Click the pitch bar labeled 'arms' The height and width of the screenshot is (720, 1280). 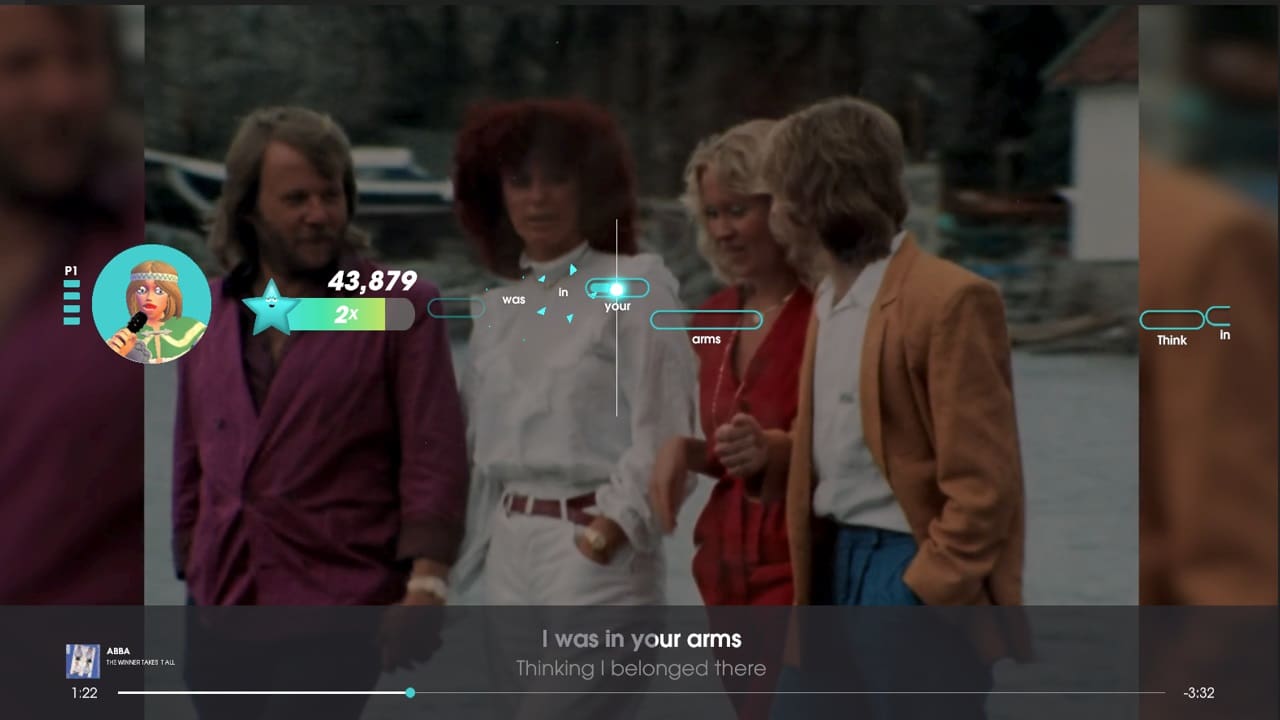click(x=706, y=319)
